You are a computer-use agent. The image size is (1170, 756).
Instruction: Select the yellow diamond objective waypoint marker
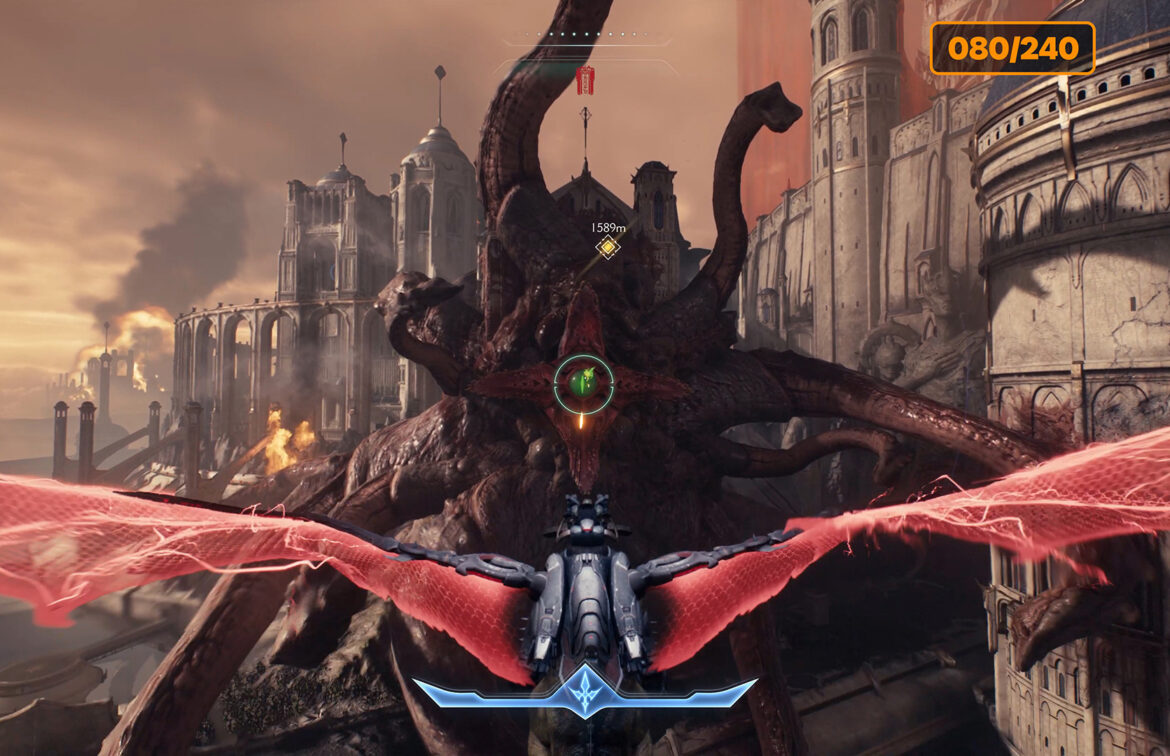pyautogui.click(x=607, y=246)
